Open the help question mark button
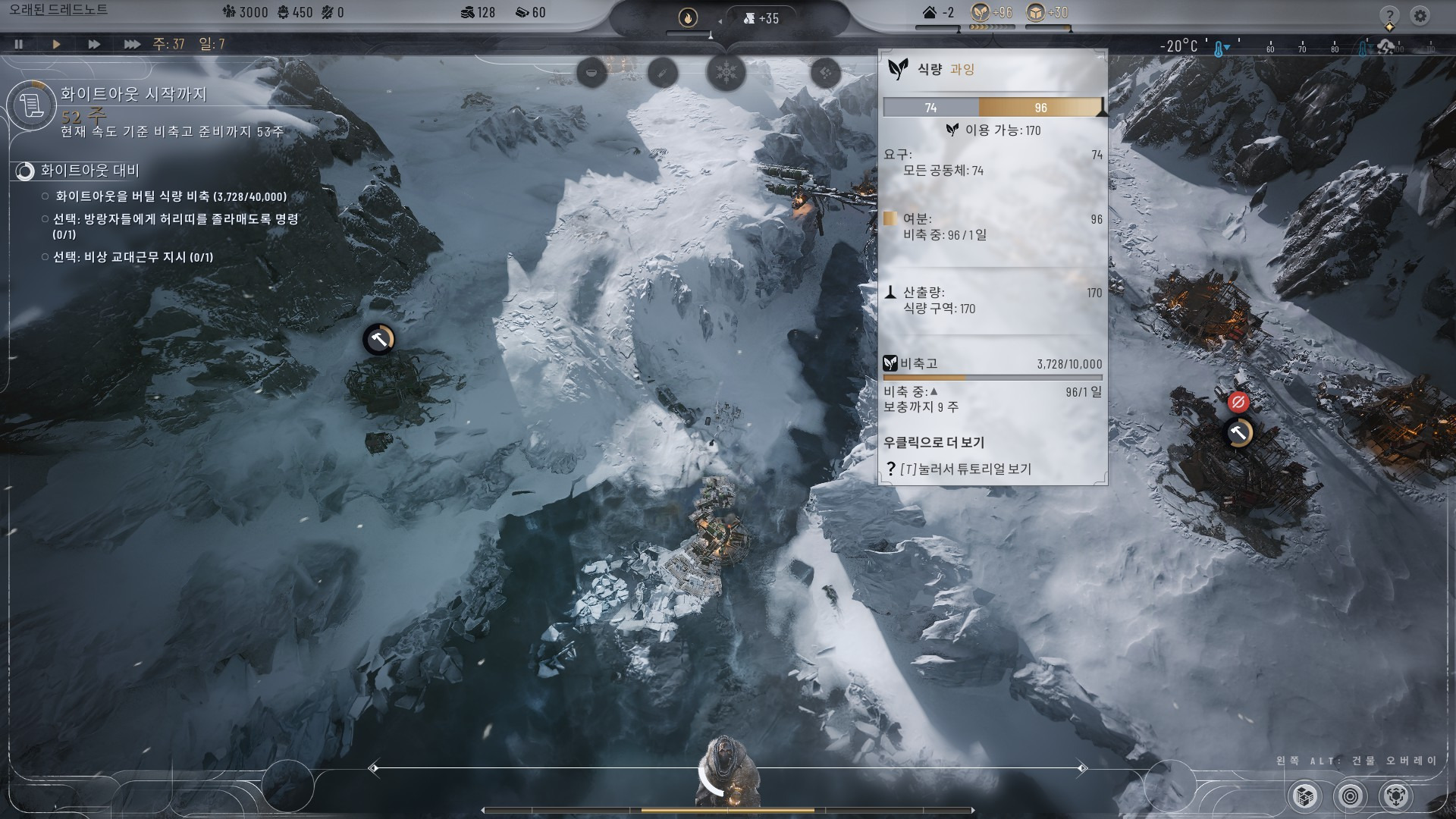 tap(1389, 15)
